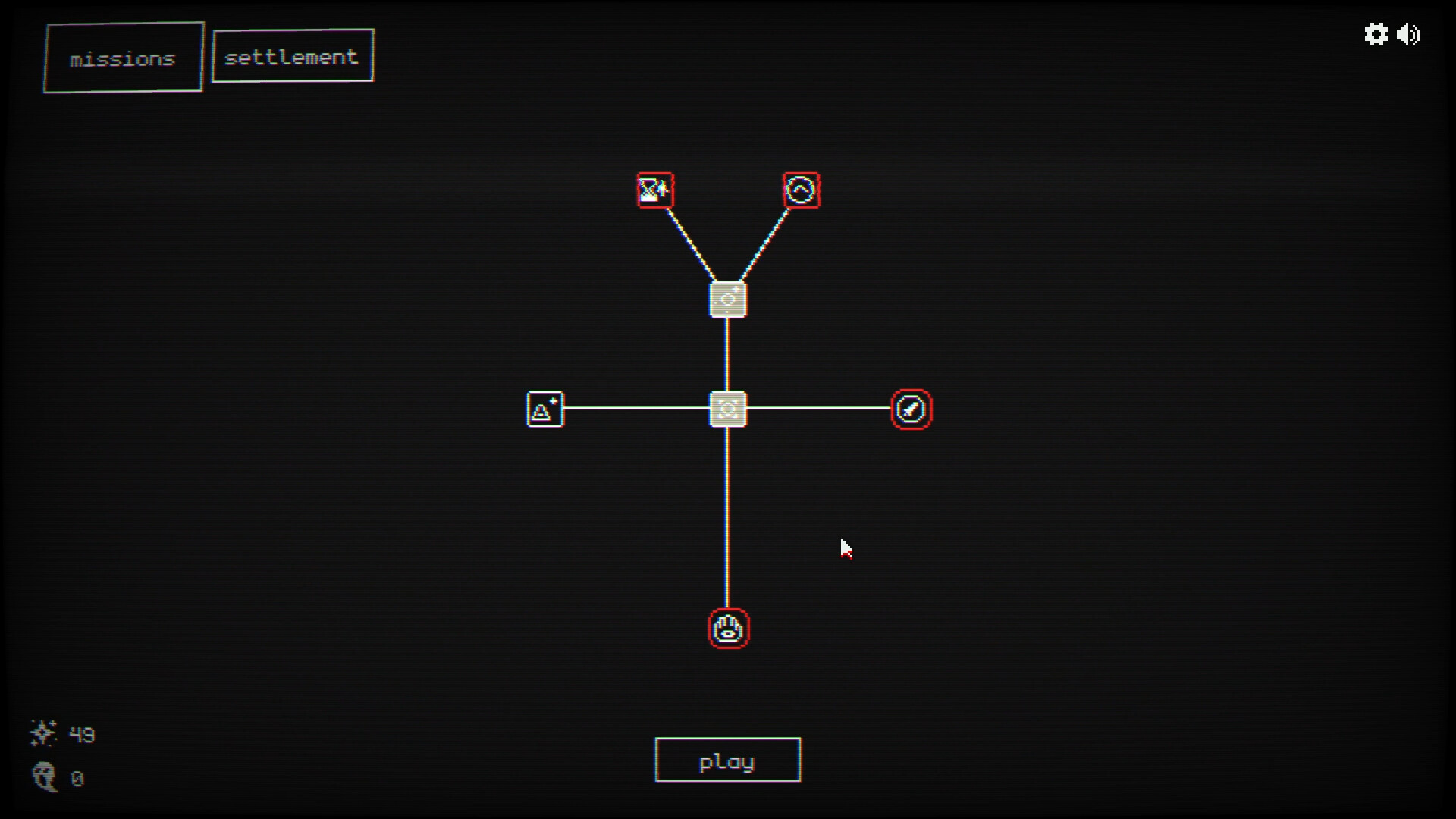The height and width of the screenshot is (819, 1456).
Task: Click the orbit node below the branches
Action: pos(727,298)
